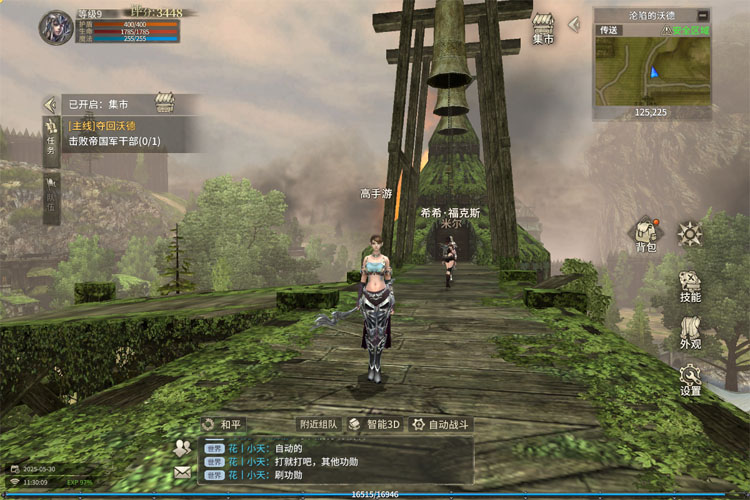
Task: Open the 外观 appearance menu
Action: click(690, 334)
